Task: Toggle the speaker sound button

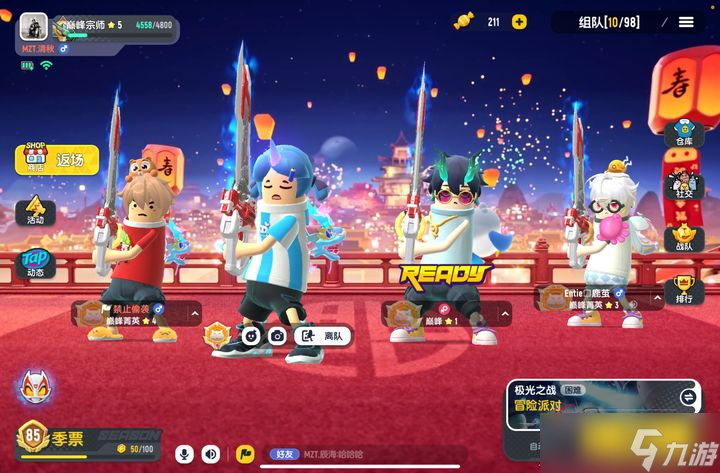Action: pos(211,454)
